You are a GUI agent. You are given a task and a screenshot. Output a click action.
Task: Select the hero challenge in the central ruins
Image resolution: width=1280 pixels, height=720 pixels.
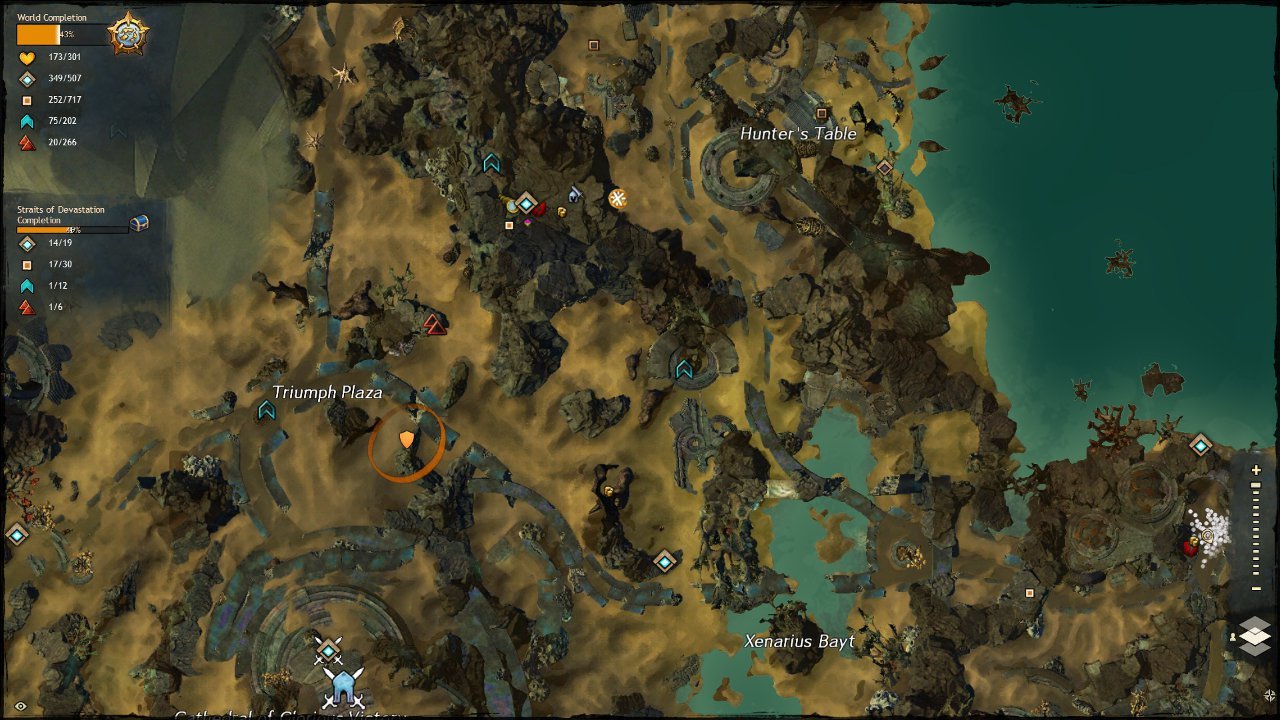(x=684, y=369)
